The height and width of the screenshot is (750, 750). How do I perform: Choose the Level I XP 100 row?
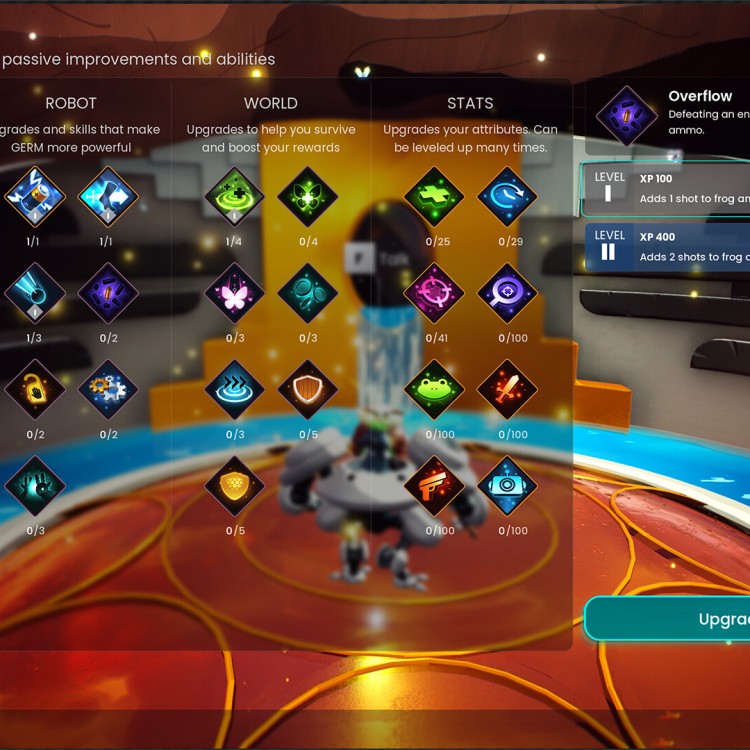666,189
